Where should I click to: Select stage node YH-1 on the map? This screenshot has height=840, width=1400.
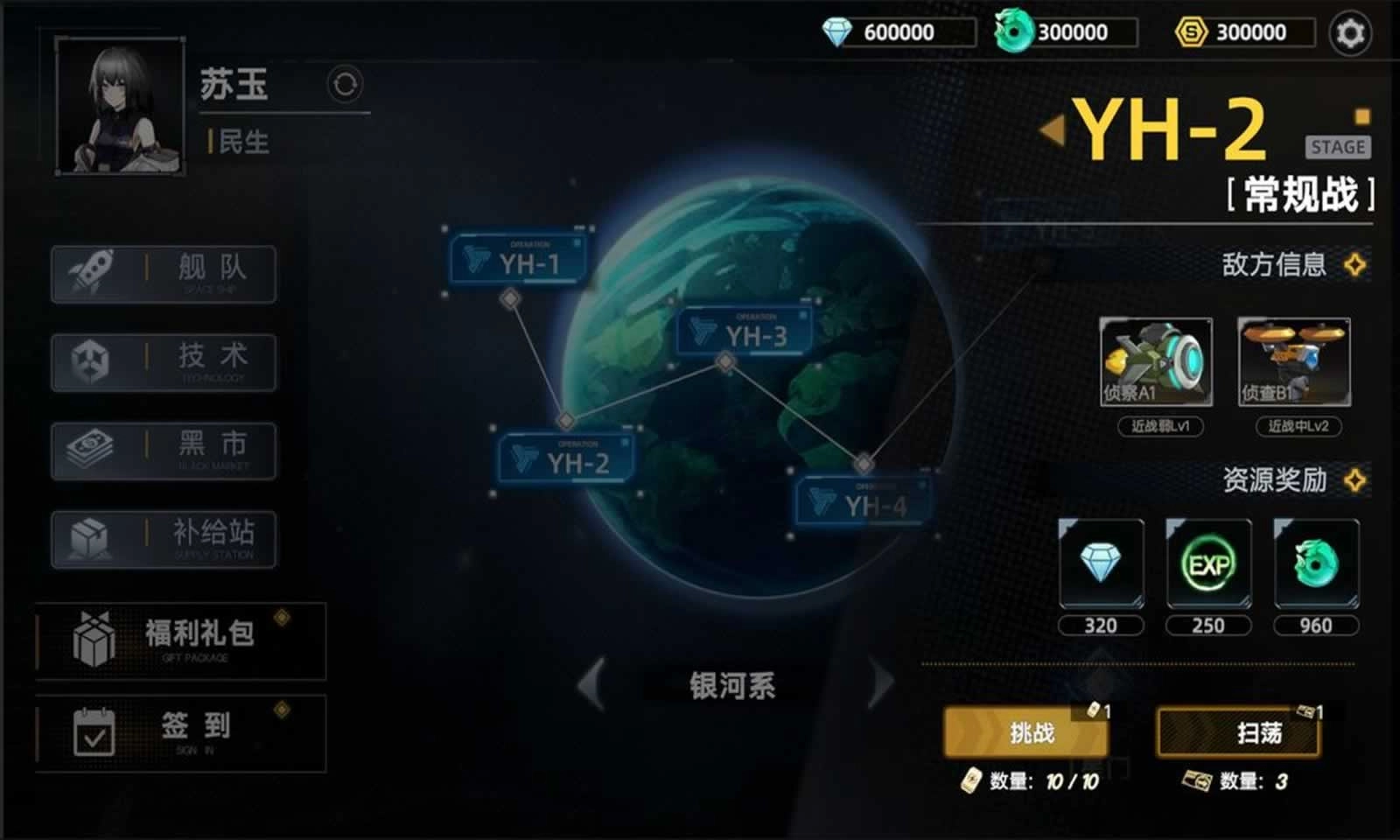pyautogui.click(x=516, y=258)
